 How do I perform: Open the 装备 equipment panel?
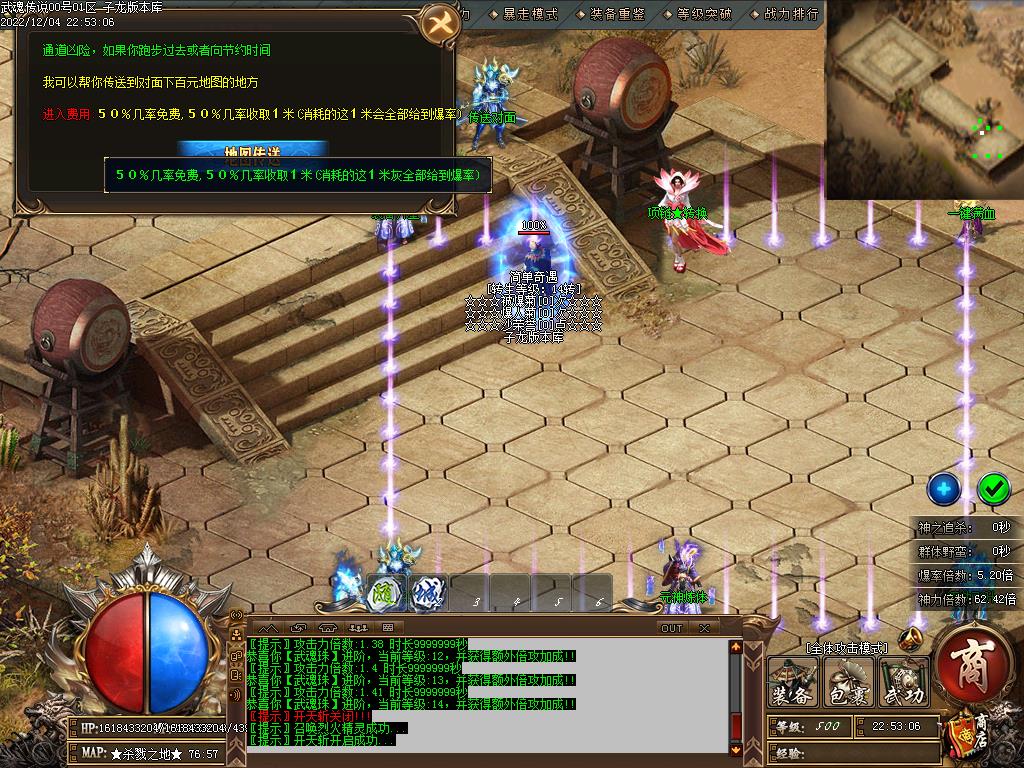point(793,684)
